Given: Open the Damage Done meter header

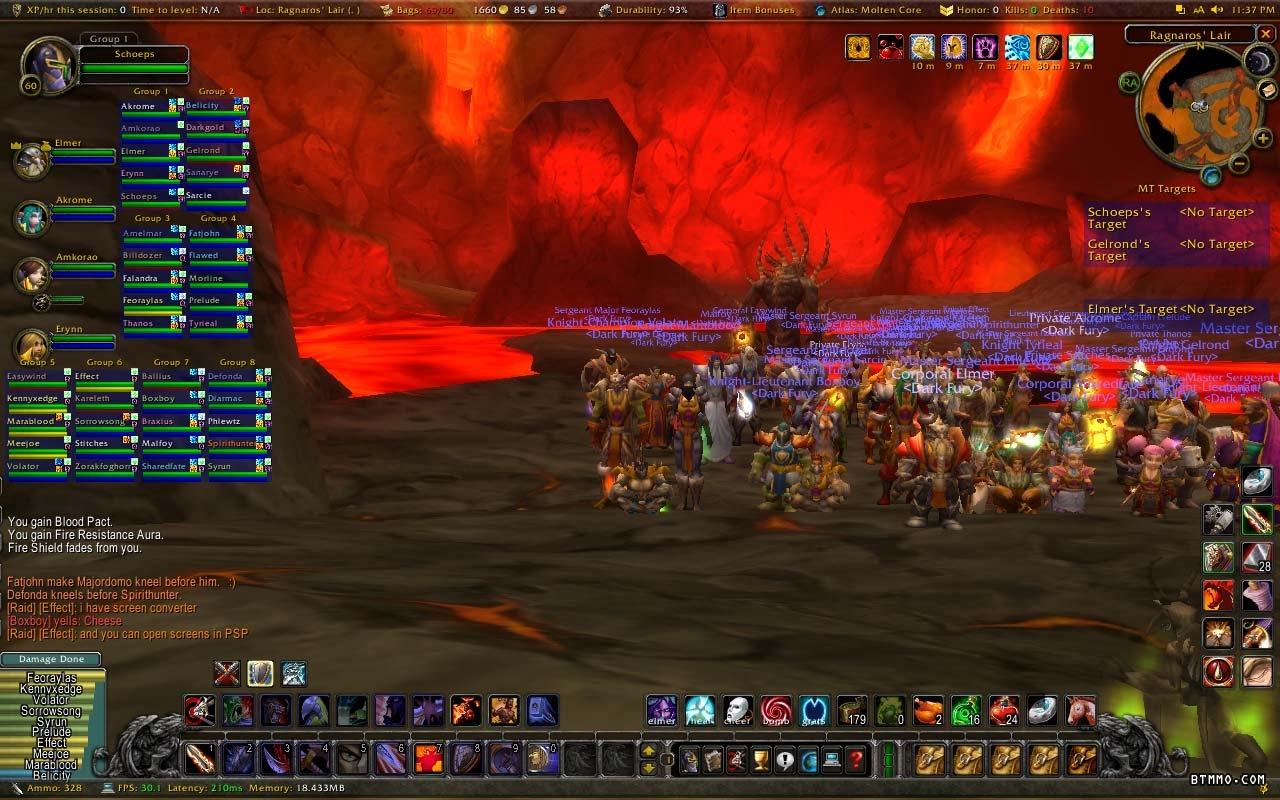Looking at the screenshot, I should pyautogui.click(x=51, y=659).
